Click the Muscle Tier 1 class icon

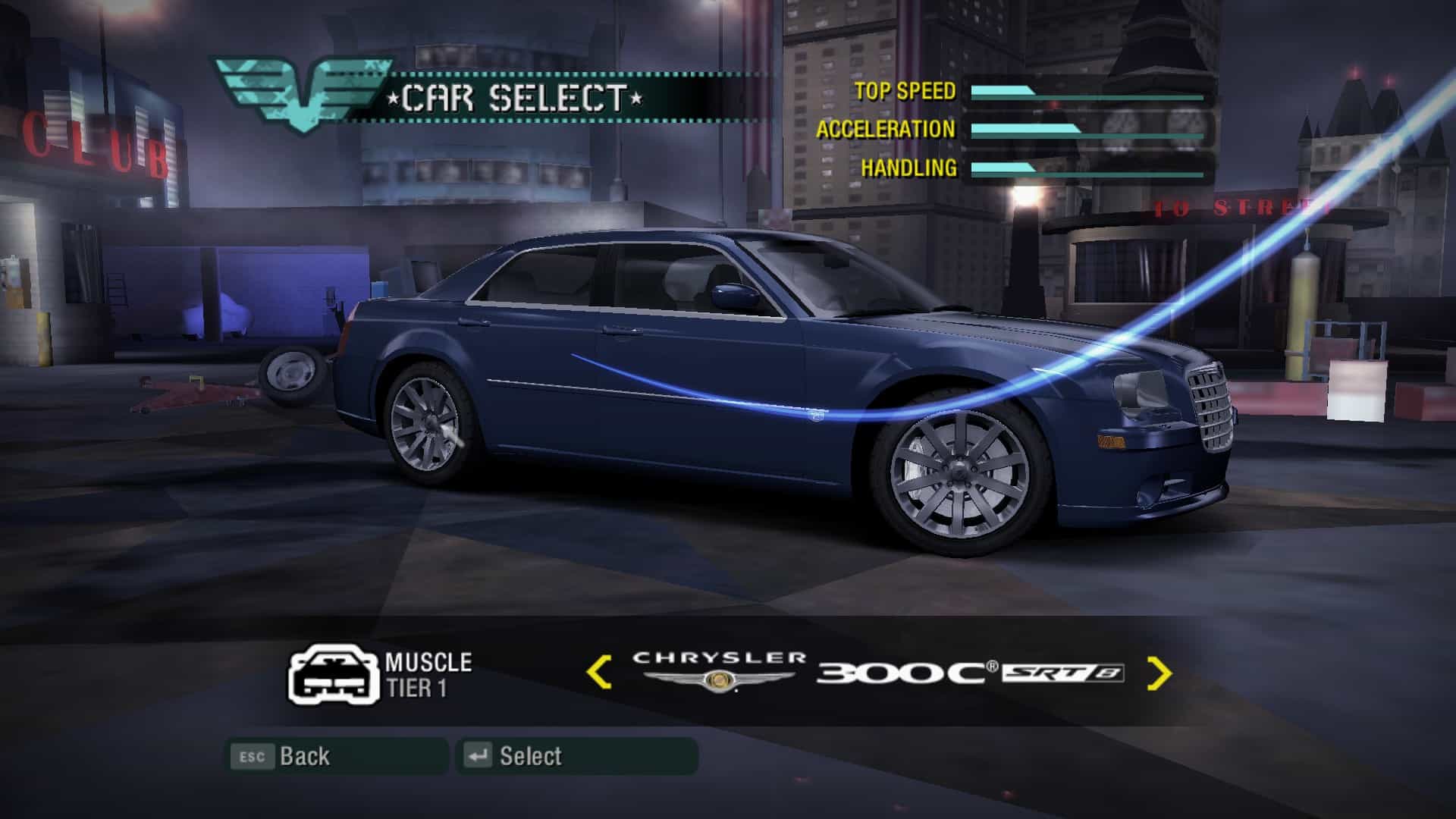(333, 674)
